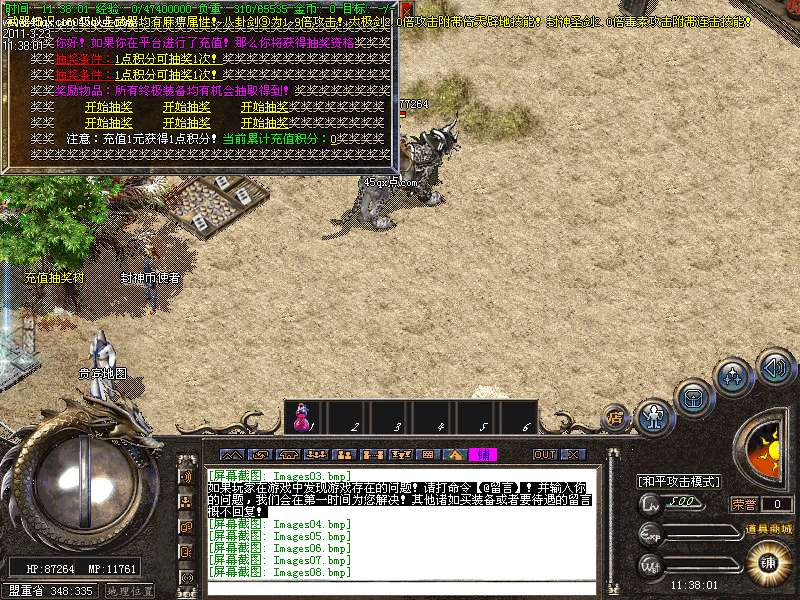Click the X button beside OUT
The height and width of the screenshot is (600, 800).
pyautogui.click(x=573, y=454)
